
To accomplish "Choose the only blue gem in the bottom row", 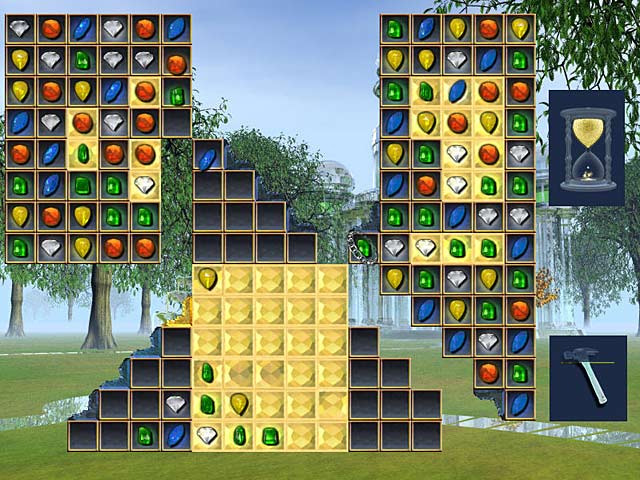I will click(x=176, y=435).
